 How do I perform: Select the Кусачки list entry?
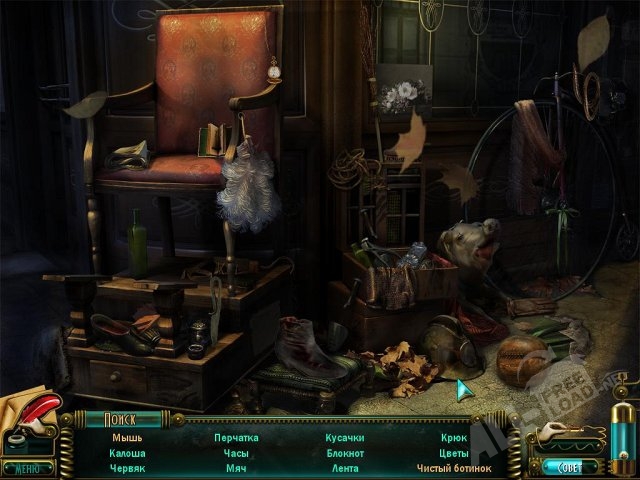click(344, 438)
